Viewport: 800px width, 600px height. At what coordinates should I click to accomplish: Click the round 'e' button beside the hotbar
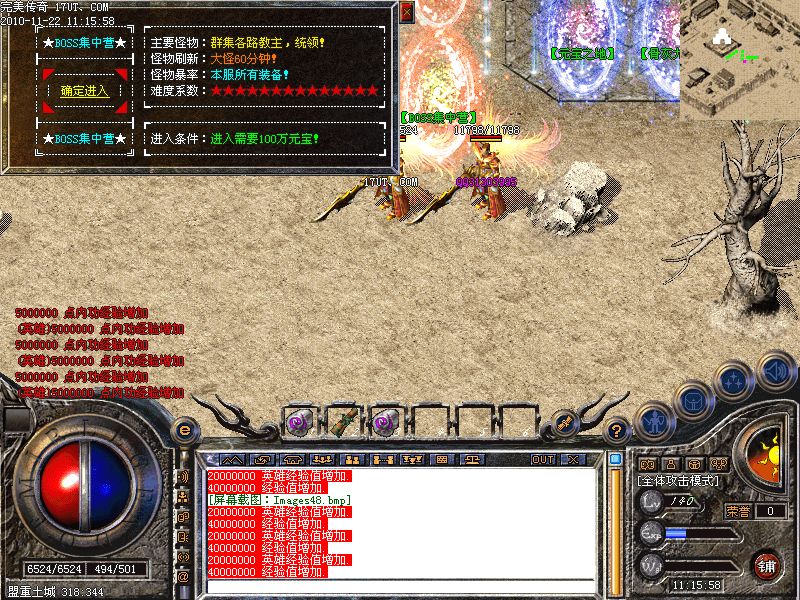pos(183,430)
